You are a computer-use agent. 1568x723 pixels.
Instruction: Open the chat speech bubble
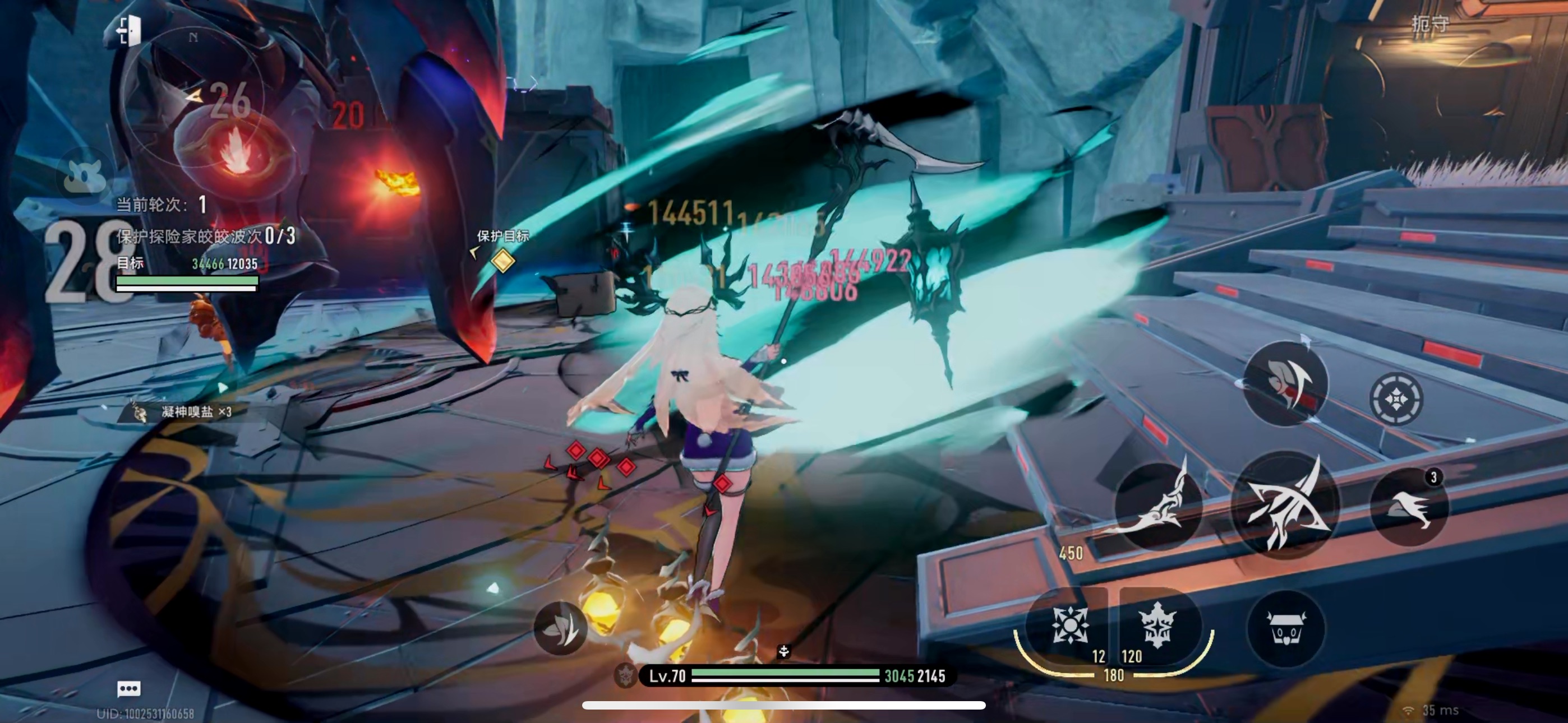click(128, 688)
